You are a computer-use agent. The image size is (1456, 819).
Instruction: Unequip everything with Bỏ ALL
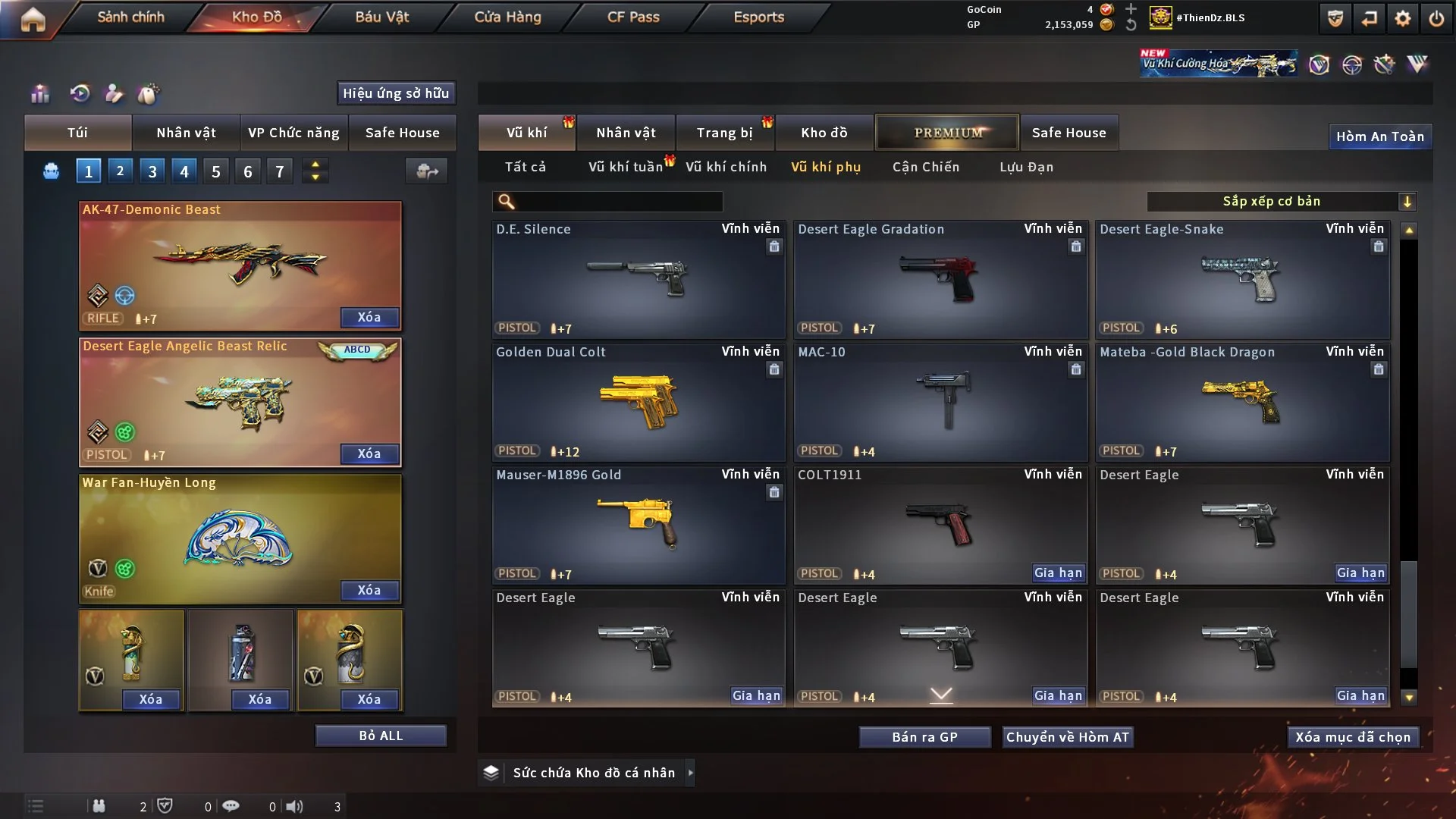tap(381, 736)
